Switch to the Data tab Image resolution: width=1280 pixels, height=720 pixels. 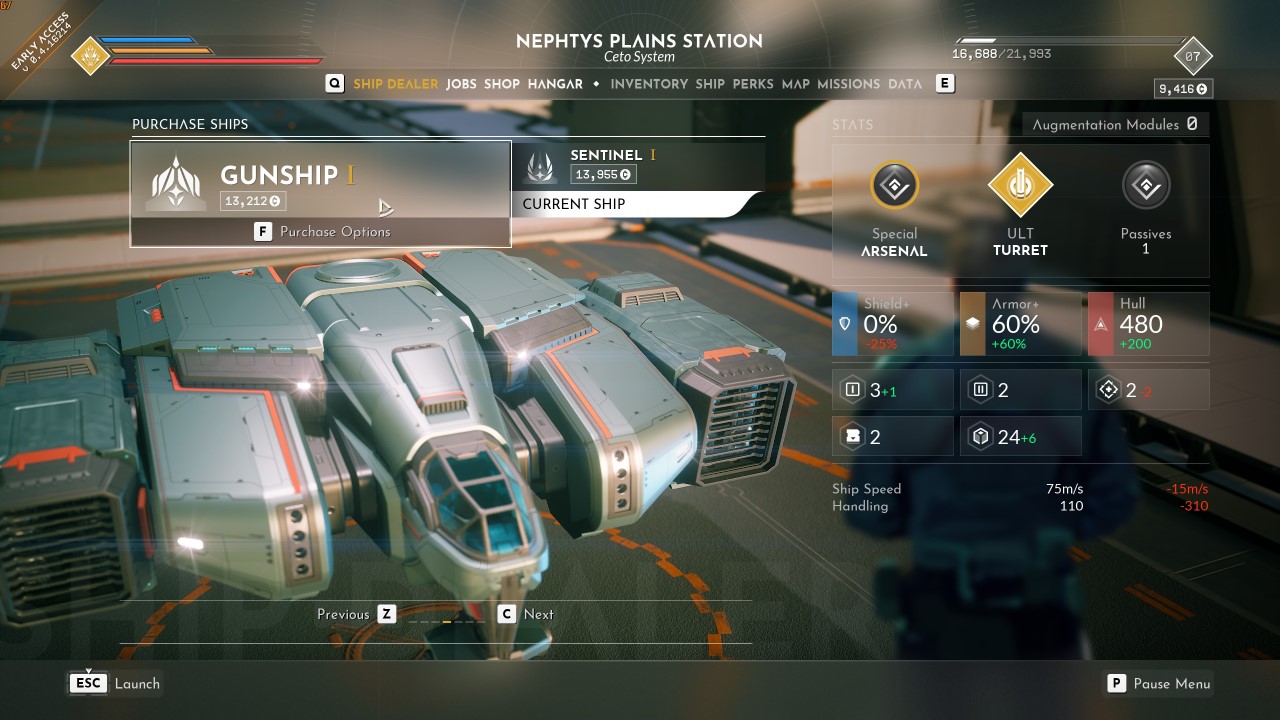tap(905, 84)
